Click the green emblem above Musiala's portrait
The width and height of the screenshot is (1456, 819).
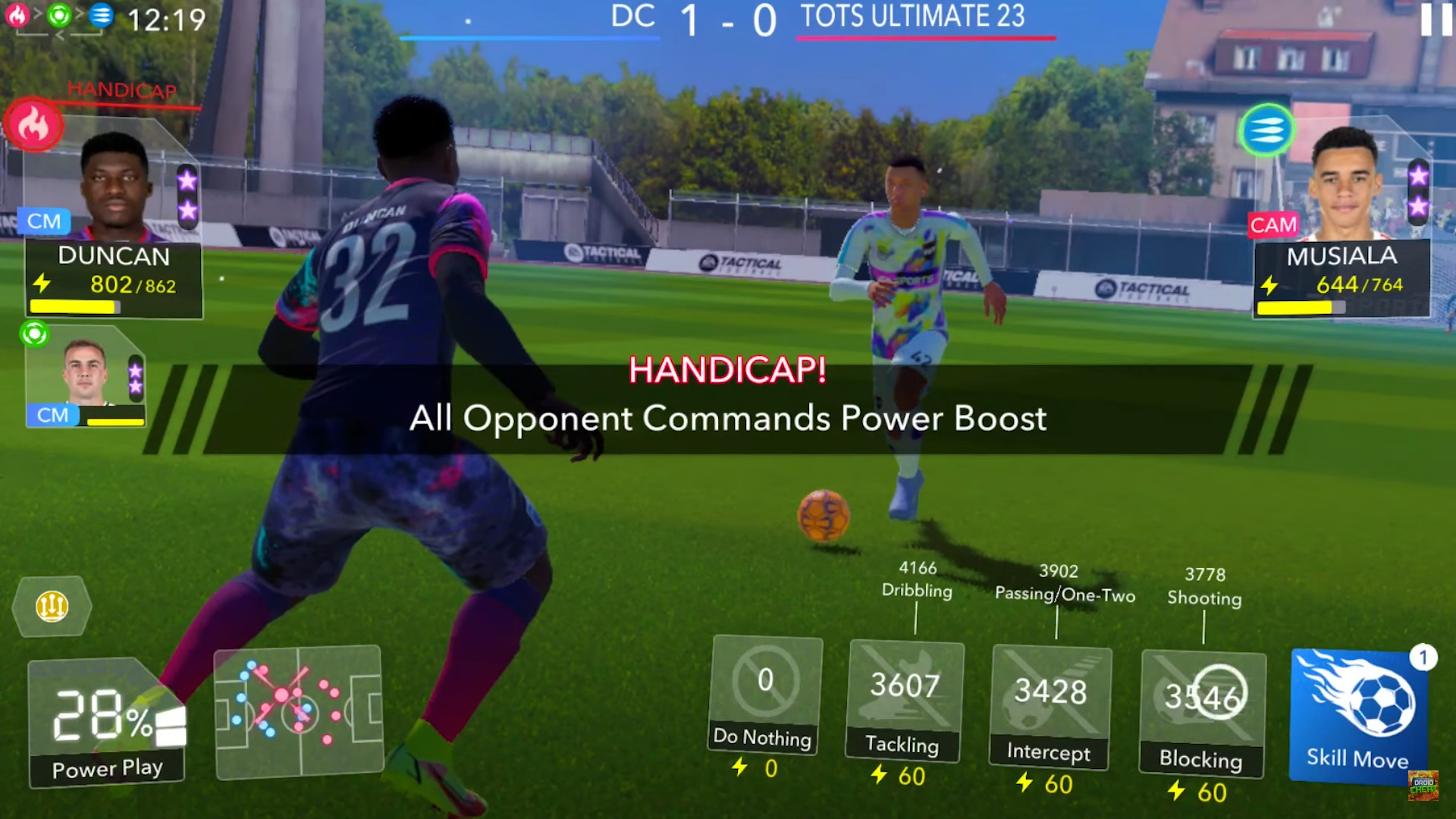(1267, 130)
